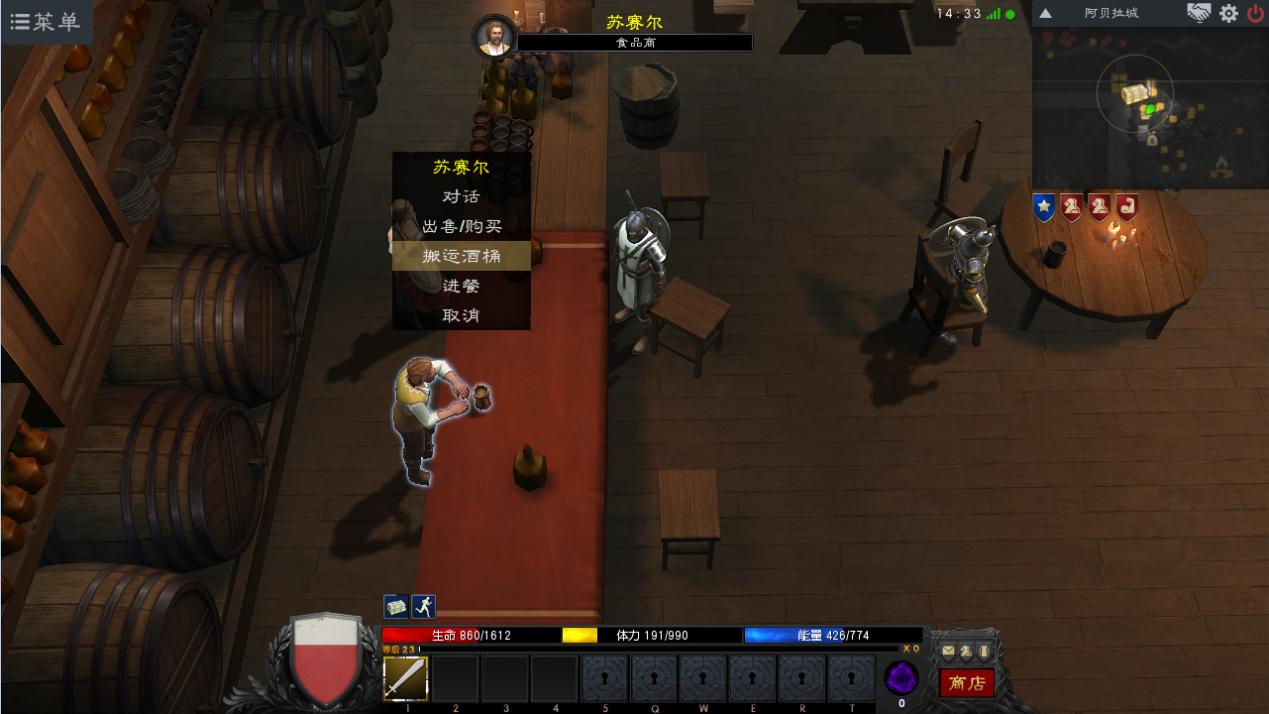Toggle the running figure icon
1269x714 pixels.
(x=423, y=607)
